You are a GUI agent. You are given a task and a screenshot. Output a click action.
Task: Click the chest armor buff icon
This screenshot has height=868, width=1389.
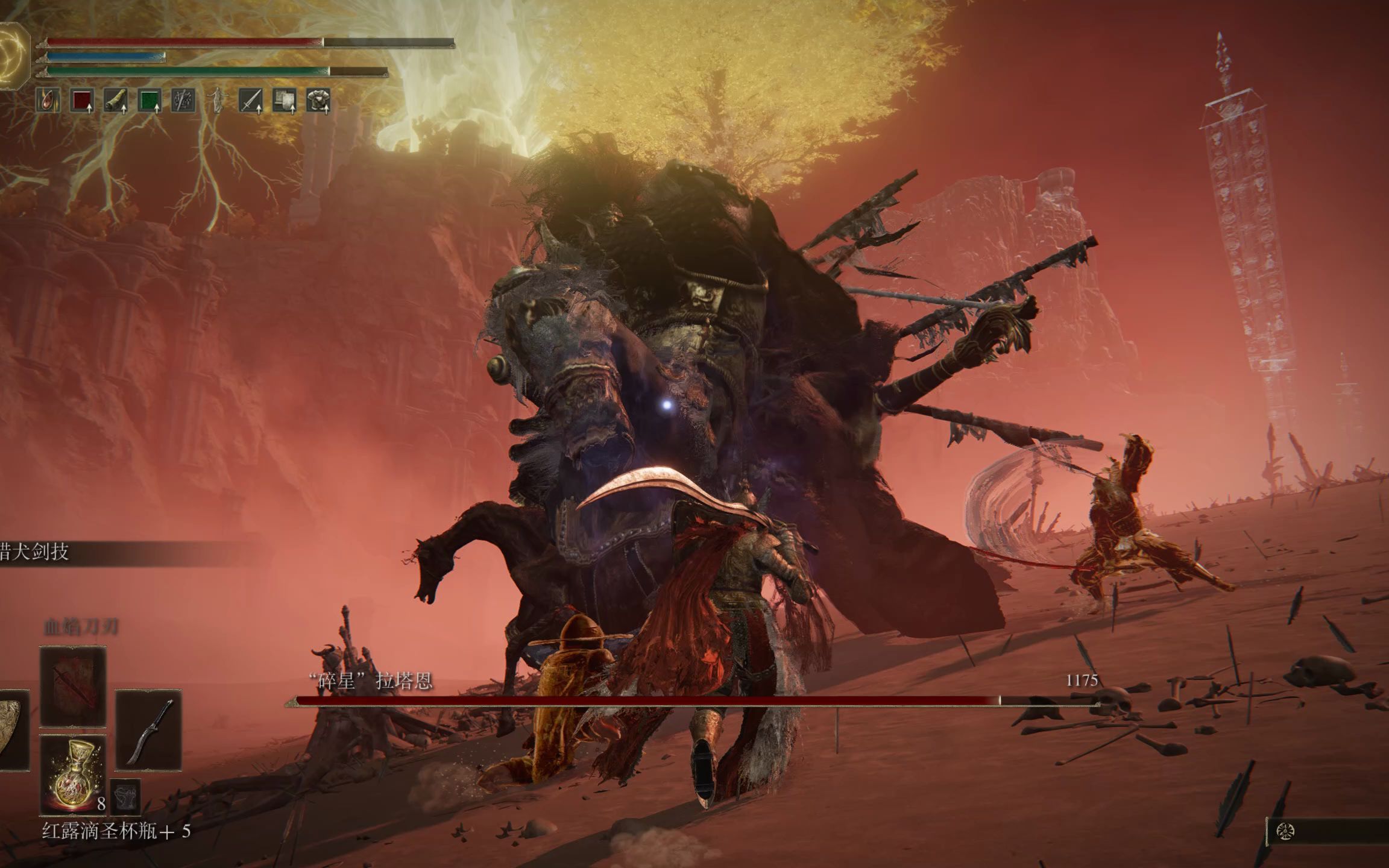[318, 101]
